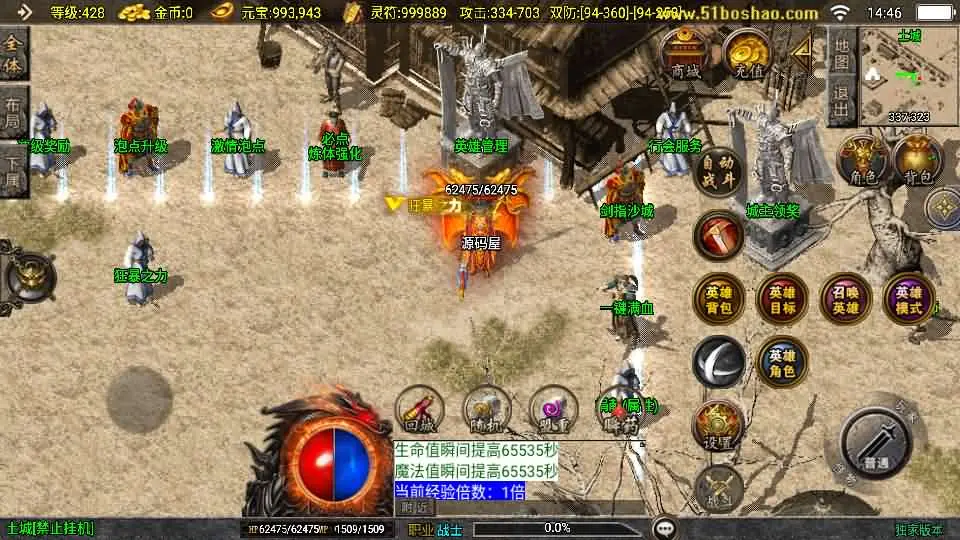Open the 英雄角色 hero character panel
960x540 pixels.
[x=781, y=361]
